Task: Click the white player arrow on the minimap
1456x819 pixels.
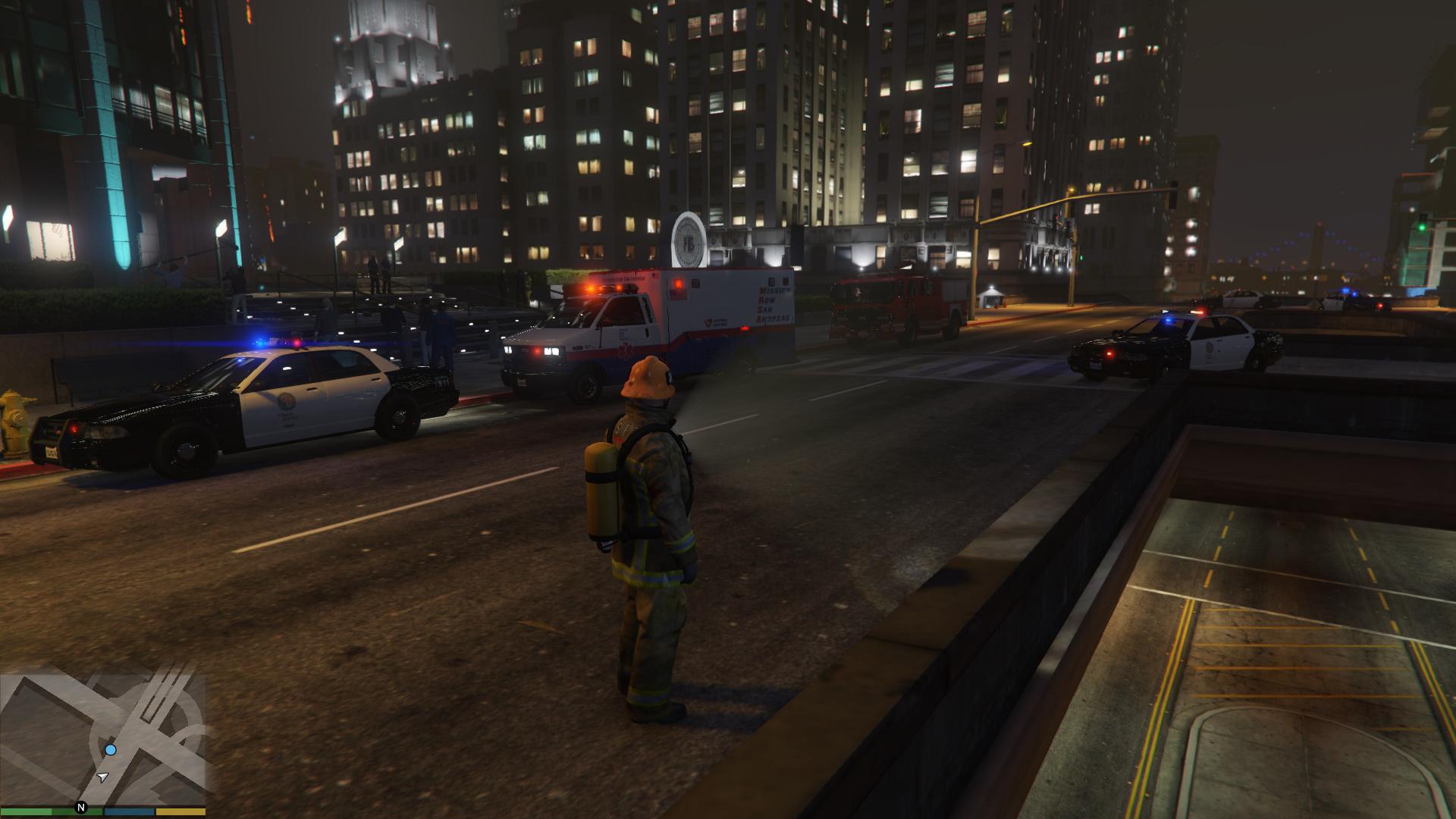Action: coord(103,777)
